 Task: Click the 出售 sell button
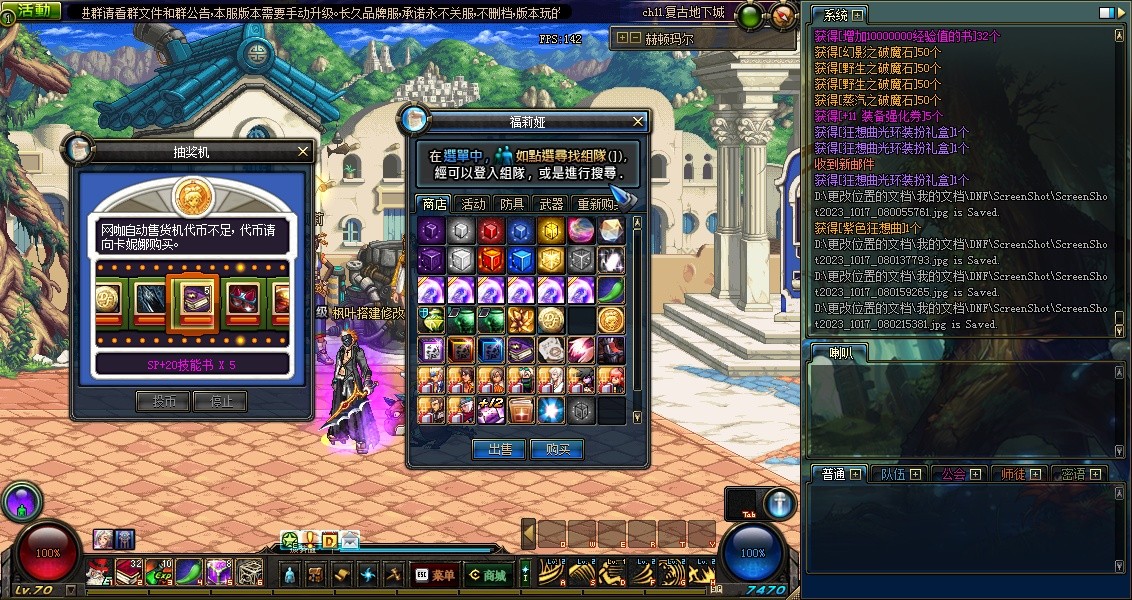pyautogui.click(x=500, y=449)
